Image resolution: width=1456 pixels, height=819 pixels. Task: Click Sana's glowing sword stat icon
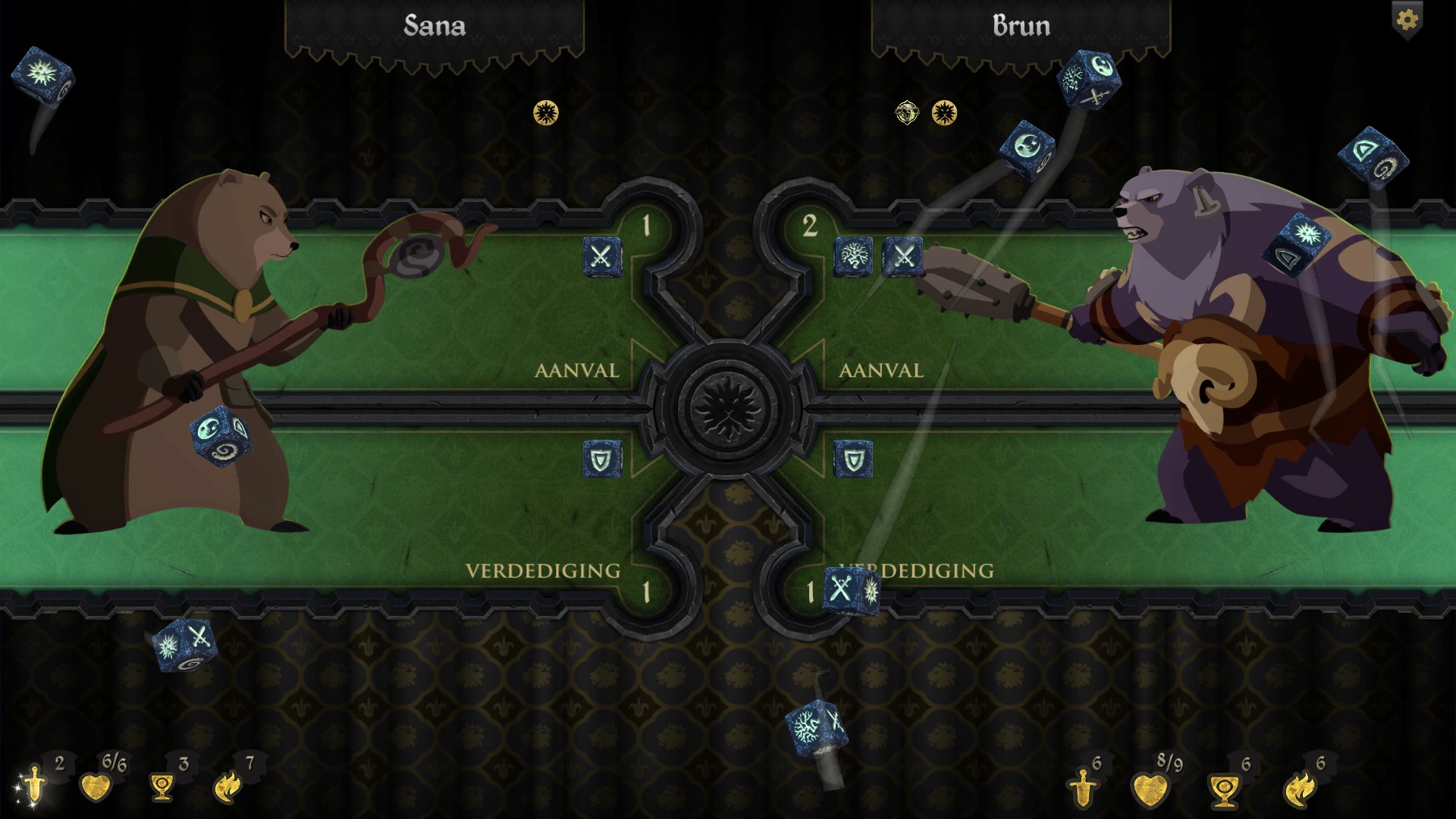pyautogui.click(x=34, y=786)
